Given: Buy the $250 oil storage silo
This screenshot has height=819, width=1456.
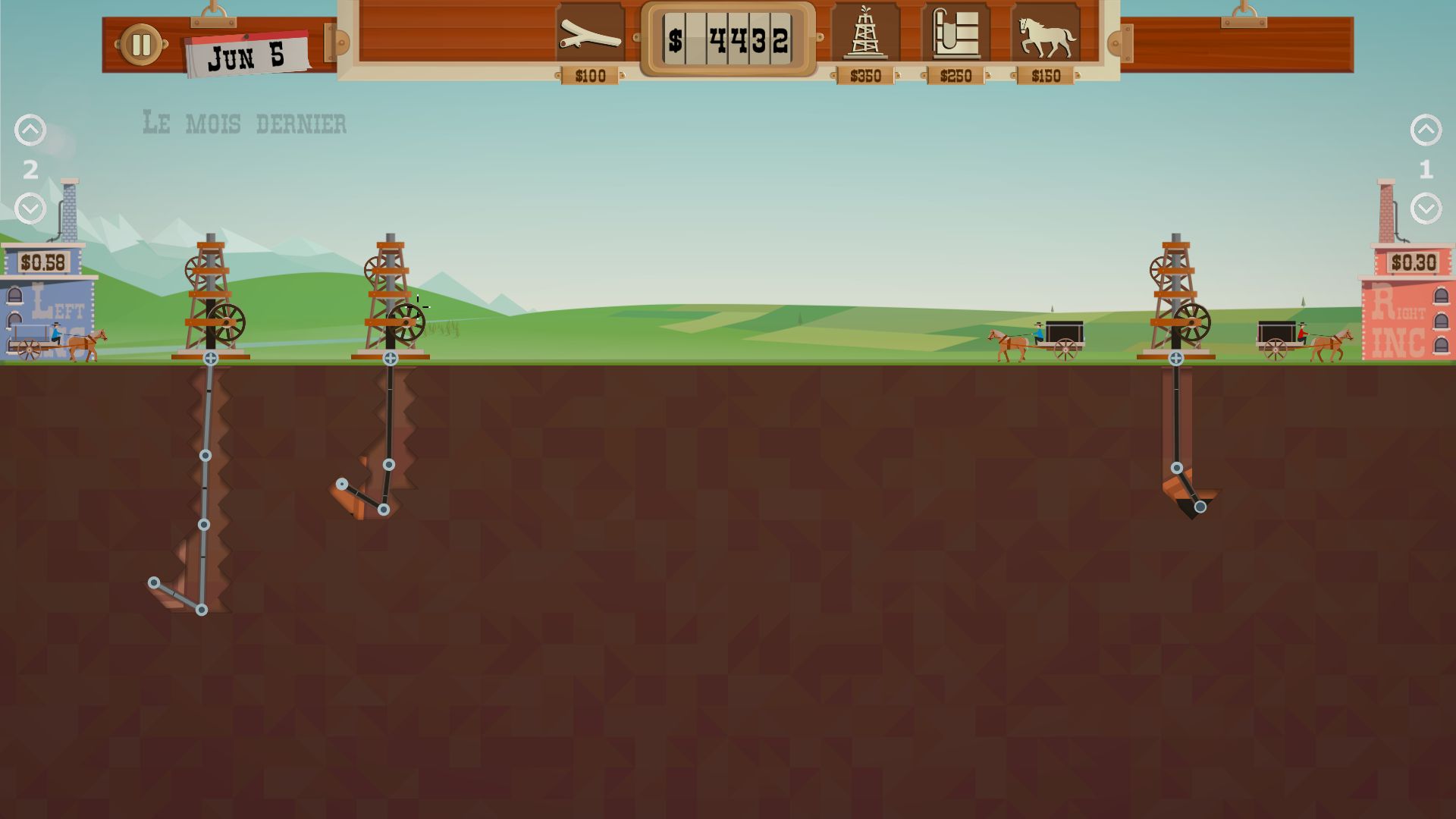Looking at the screenshot, I should click(x=955, y=34).
